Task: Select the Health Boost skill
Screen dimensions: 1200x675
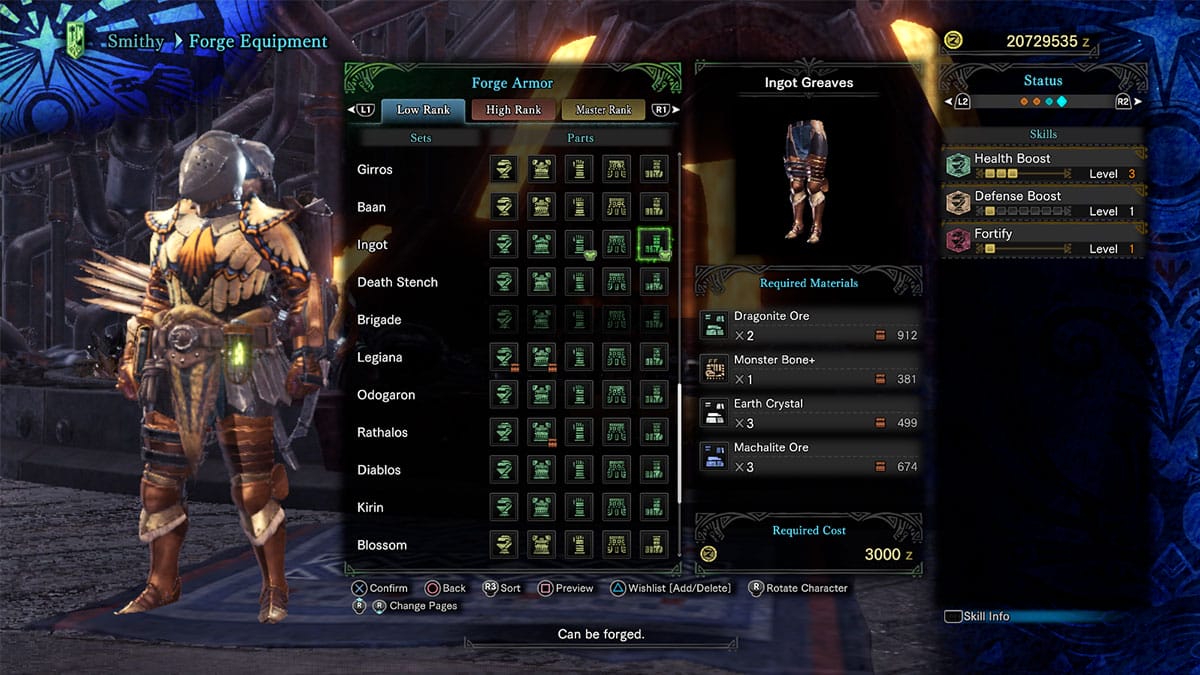Action: click(x=1044, y=165)
